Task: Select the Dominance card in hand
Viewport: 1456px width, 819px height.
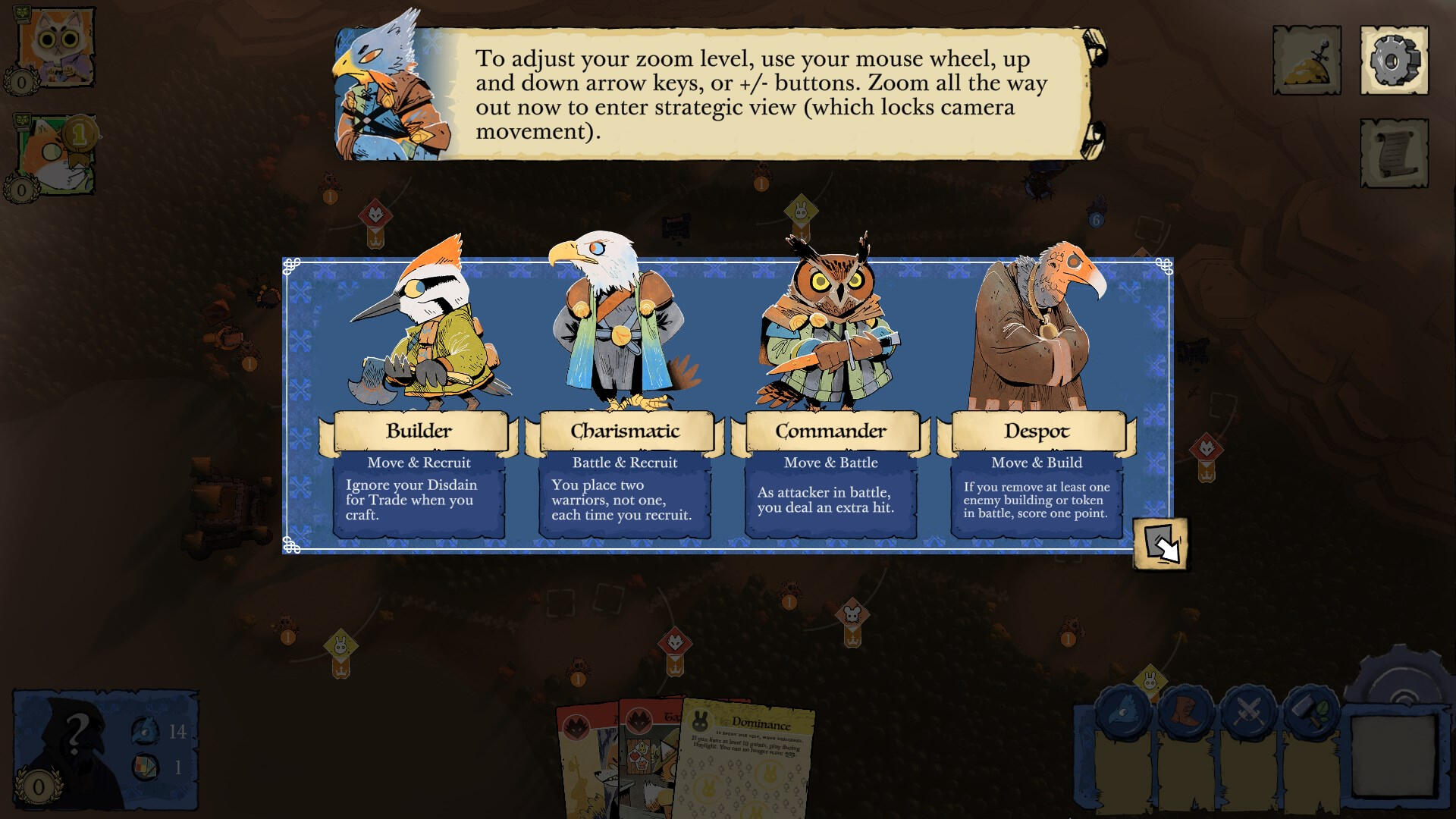Action: (x=751, y=762)
